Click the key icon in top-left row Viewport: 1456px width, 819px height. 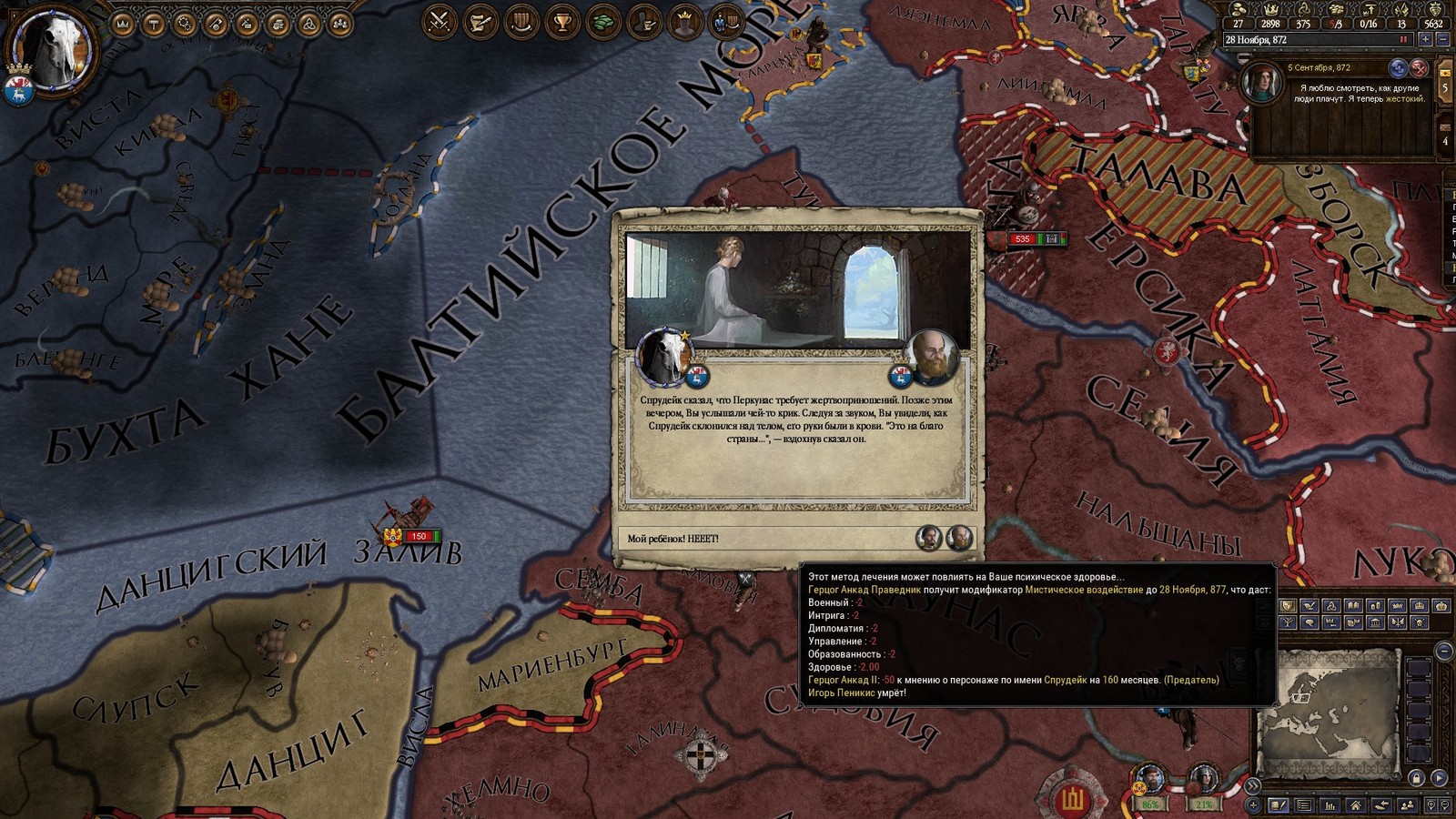pyautogui.click(x=216, y=25)
